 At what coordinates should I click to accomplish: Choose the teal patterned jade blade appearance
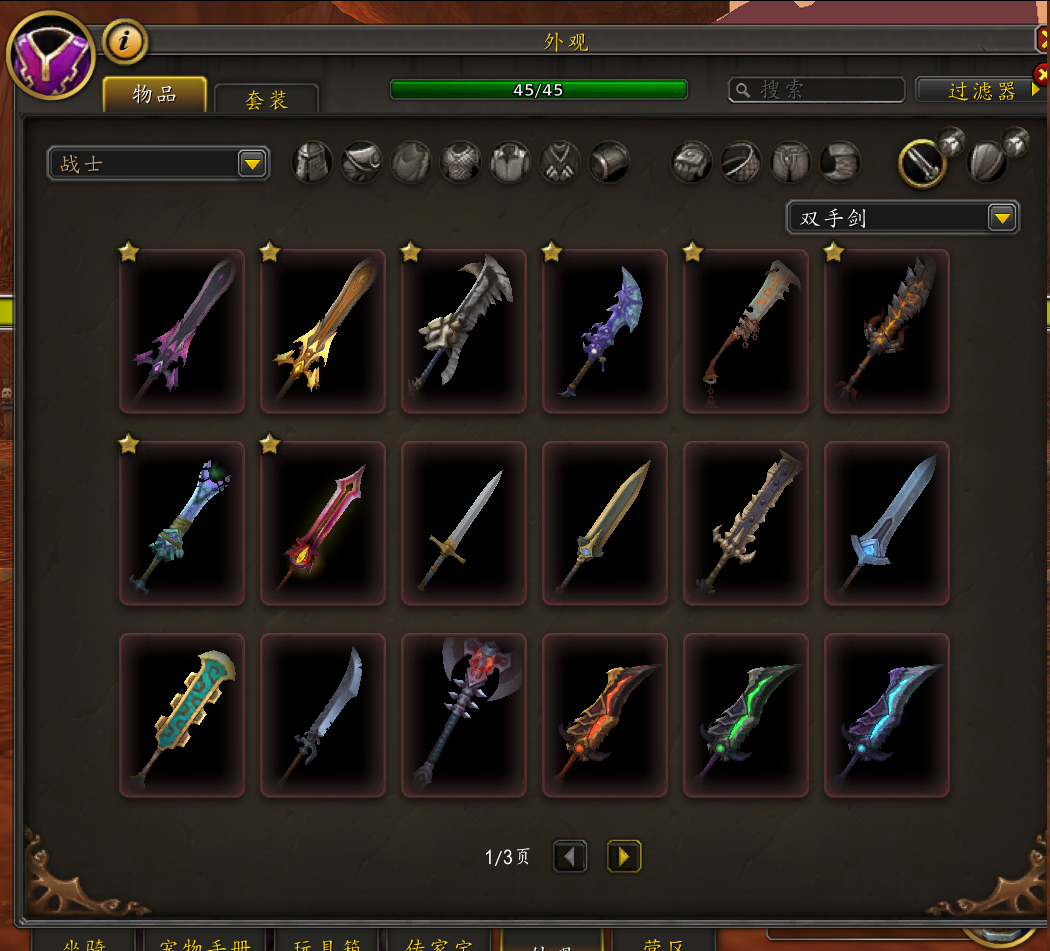point(181,715)
